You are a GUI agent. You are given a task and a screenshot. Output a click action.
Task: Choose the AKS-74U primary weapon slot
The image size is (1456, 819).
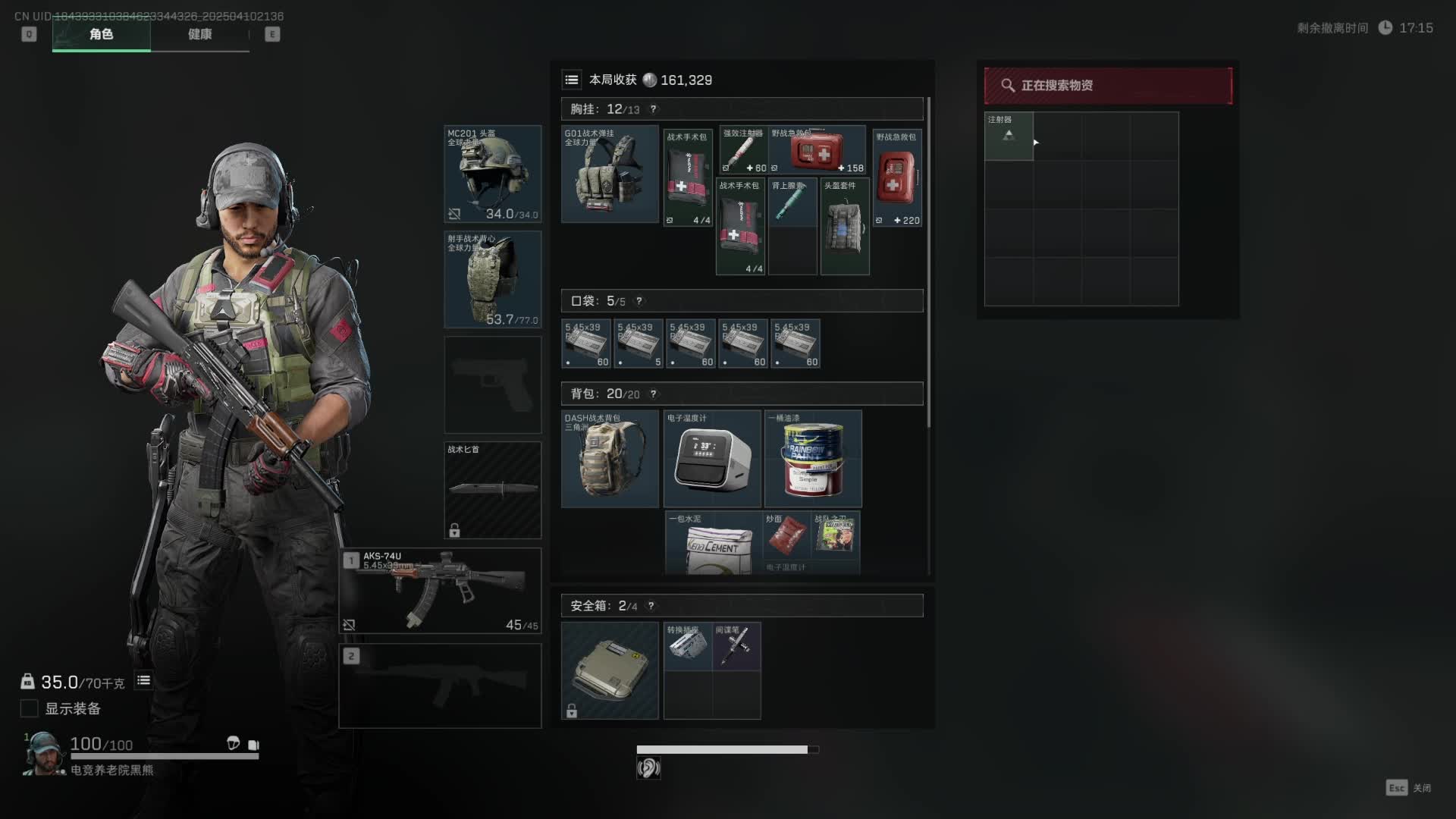coord(440,590)
